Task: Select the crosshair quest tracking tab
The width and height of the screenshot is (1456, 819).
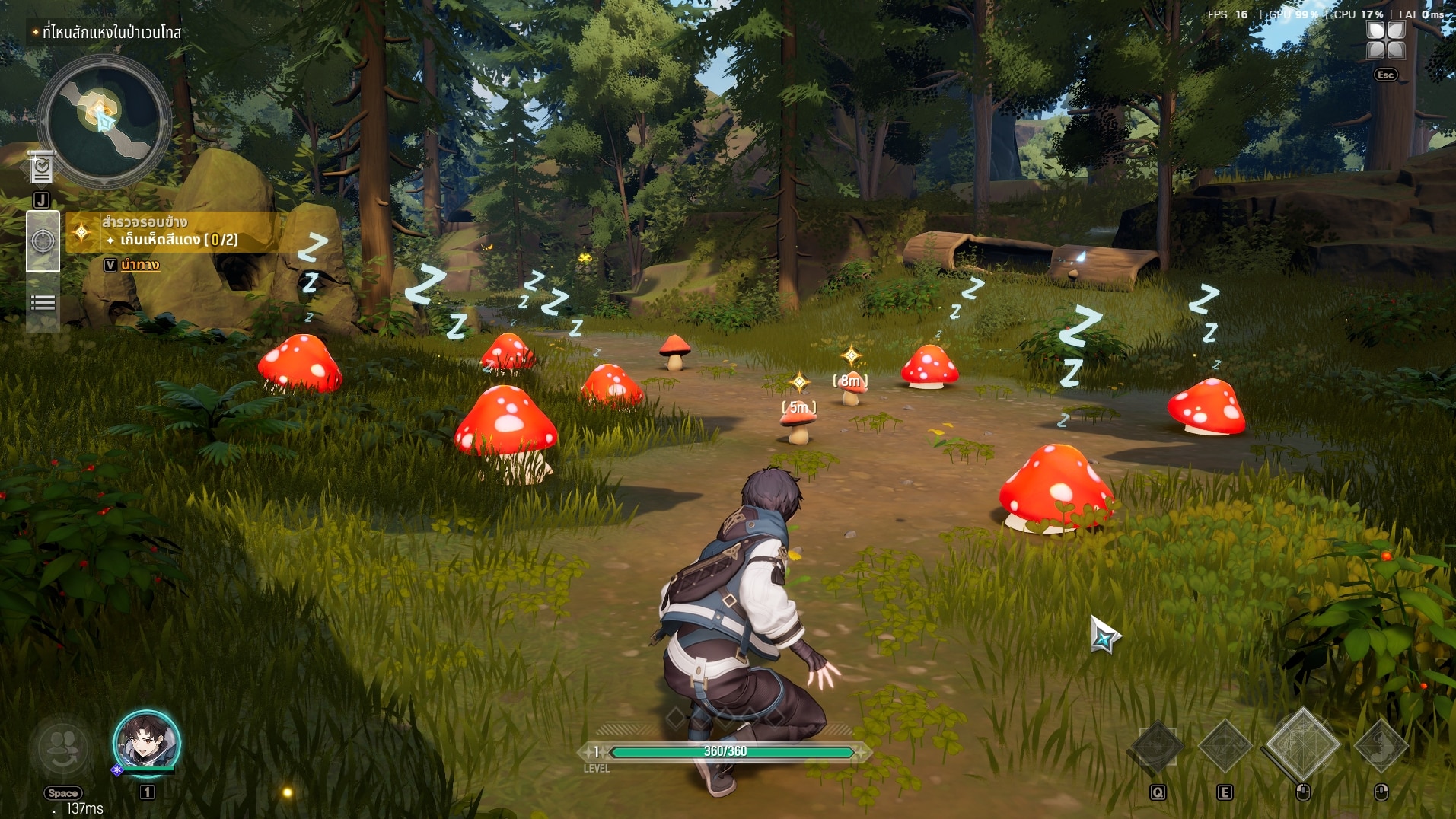Action: [43, 241]
